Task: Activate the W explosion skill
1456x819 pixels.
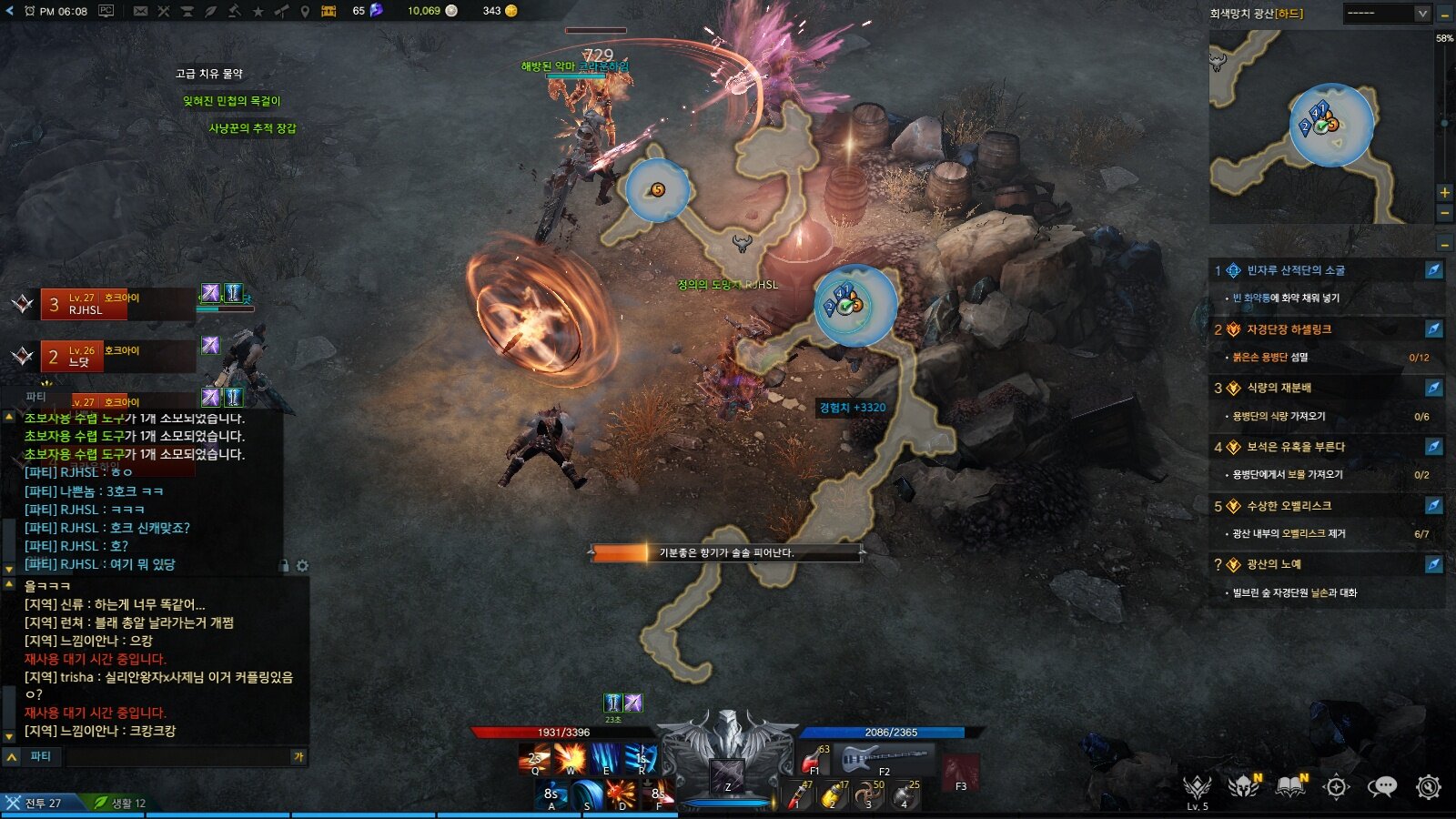Action: click(571, 758)
